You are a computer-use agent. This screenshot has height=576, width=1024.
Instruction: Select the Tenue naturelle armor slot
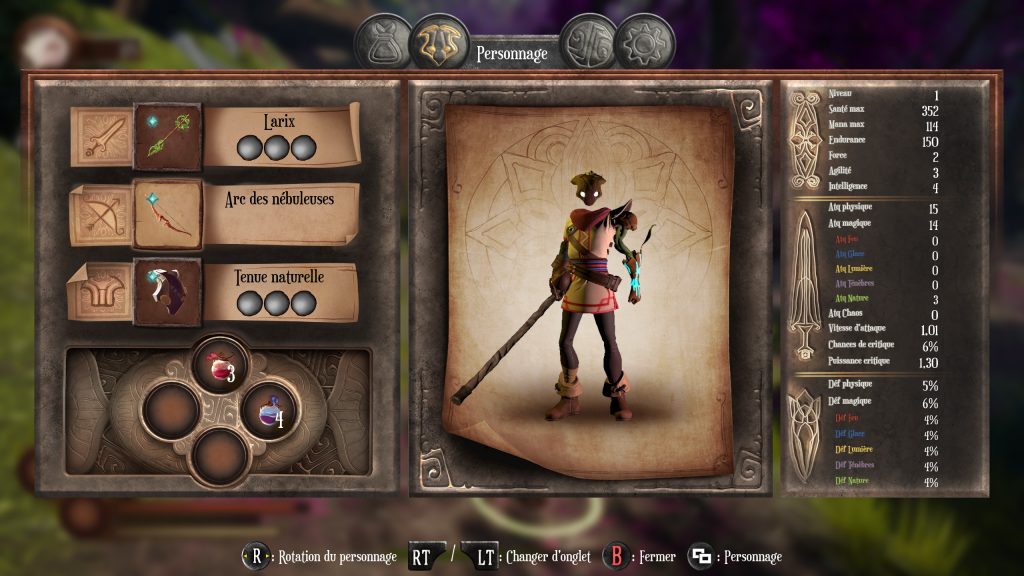(x=167, y=292)
